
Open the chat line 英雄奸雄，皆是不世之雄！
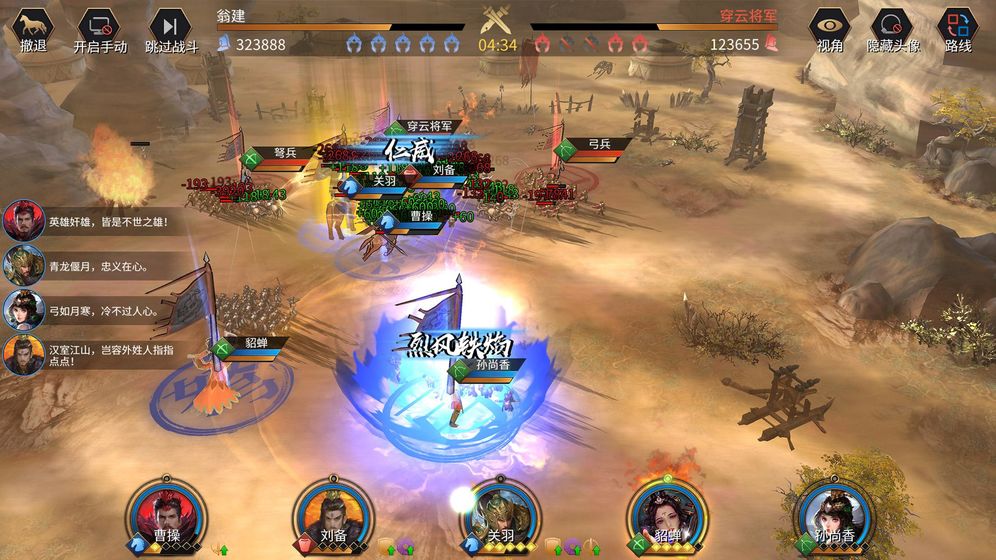[95, 221]
